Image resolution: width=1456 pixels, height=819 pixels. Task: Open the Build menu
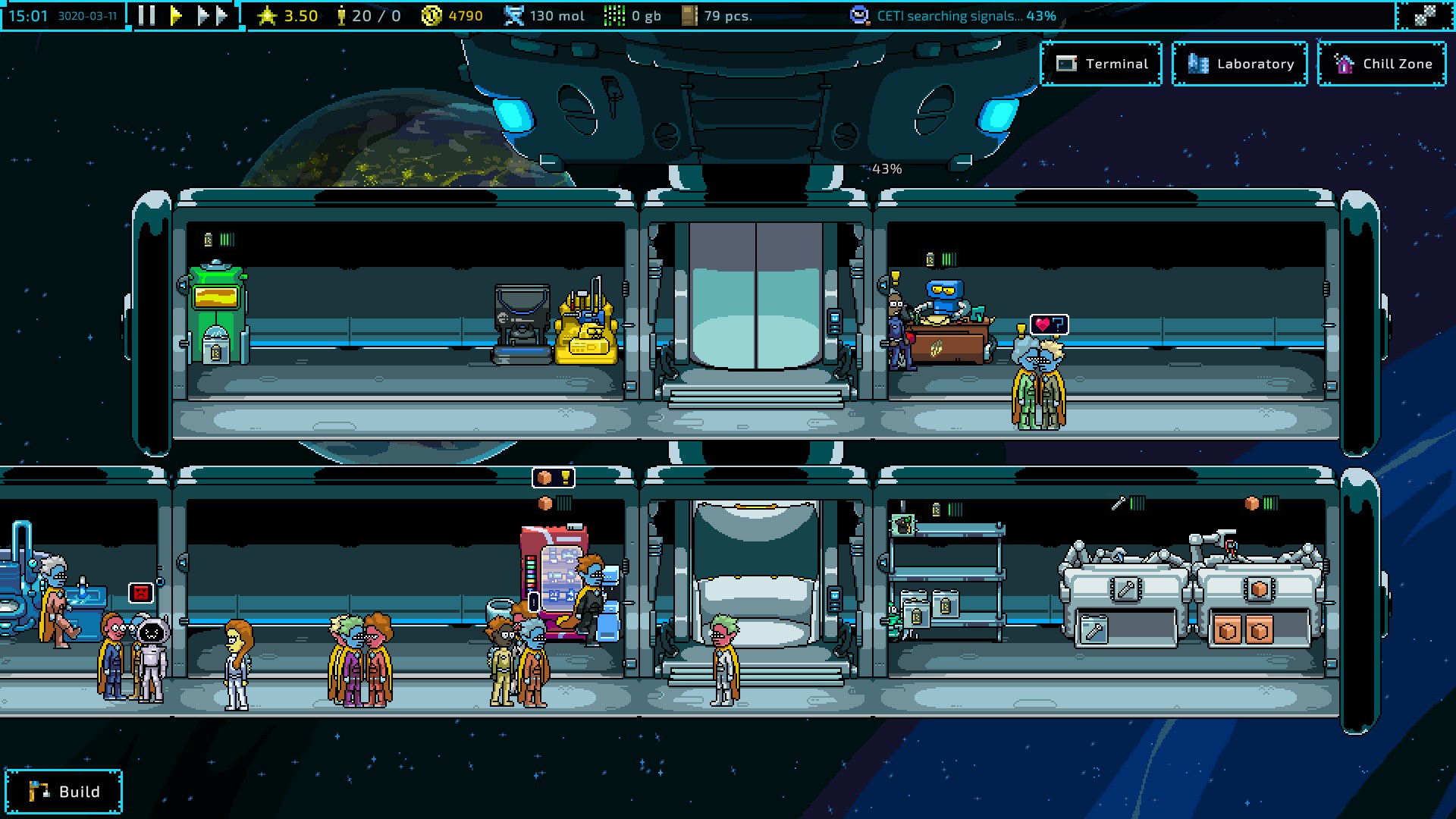click(x=64, y=792)
